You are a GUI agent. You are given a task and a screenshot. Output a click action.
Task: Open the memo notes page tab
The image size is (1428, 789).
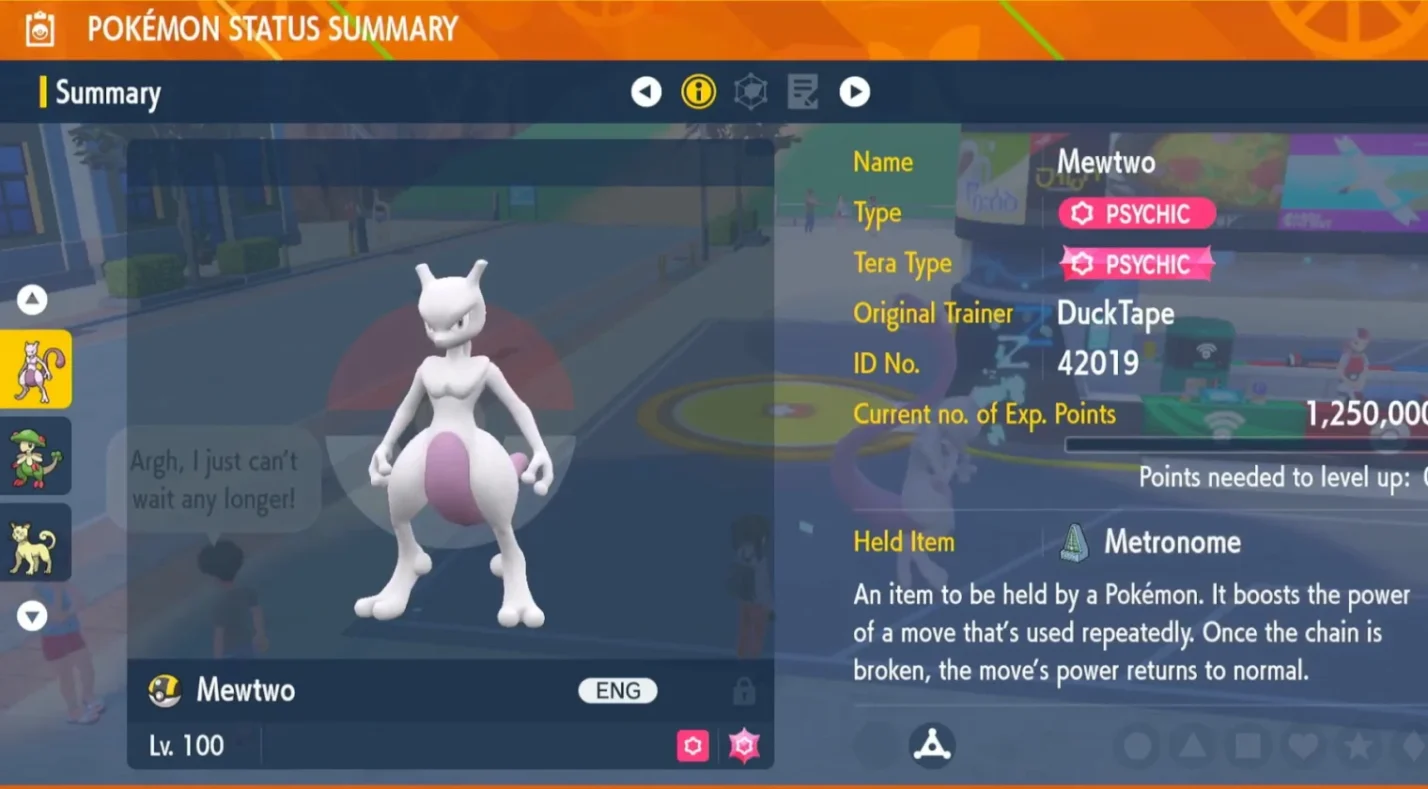[802, 92]
